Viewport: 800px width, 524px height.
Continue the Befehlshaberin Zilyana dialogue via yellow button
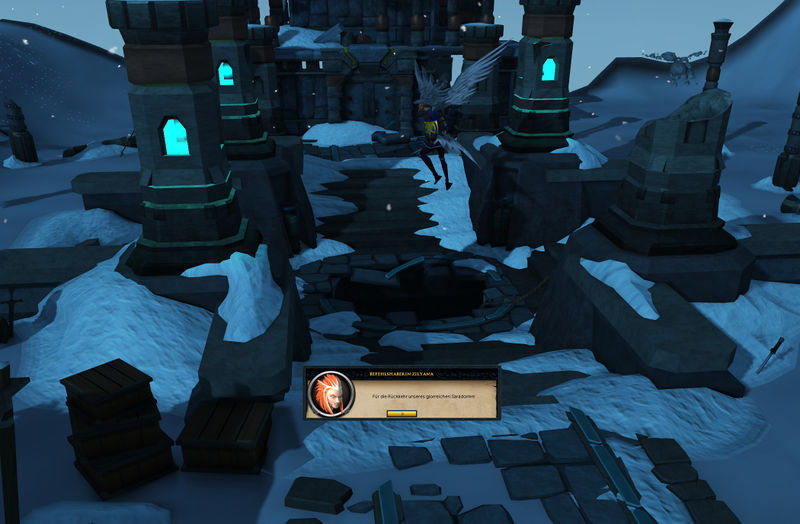tap(400, 412)
